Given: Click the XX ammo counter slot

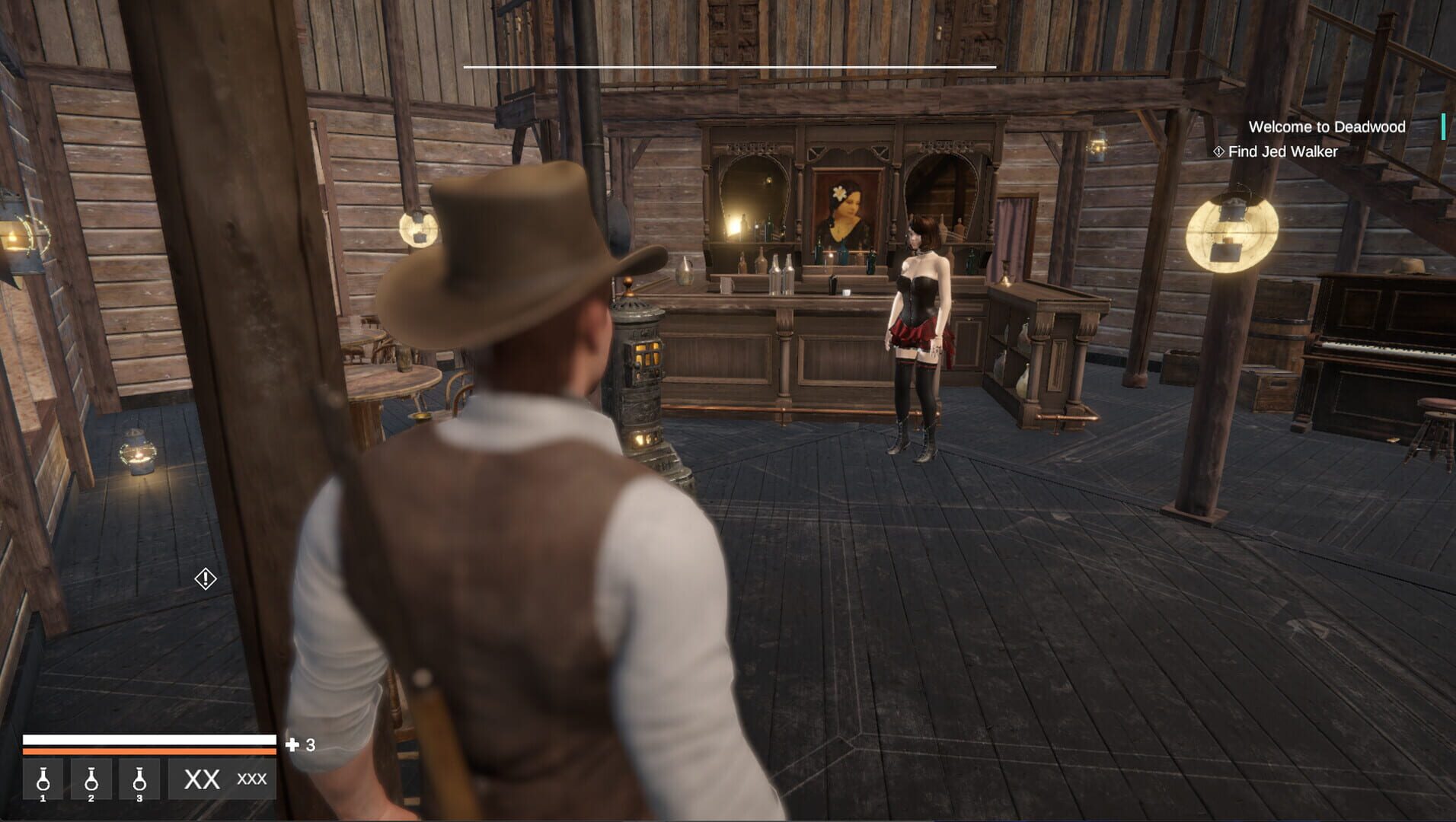Looking at the screenshot, I should (x=200, y=779).
